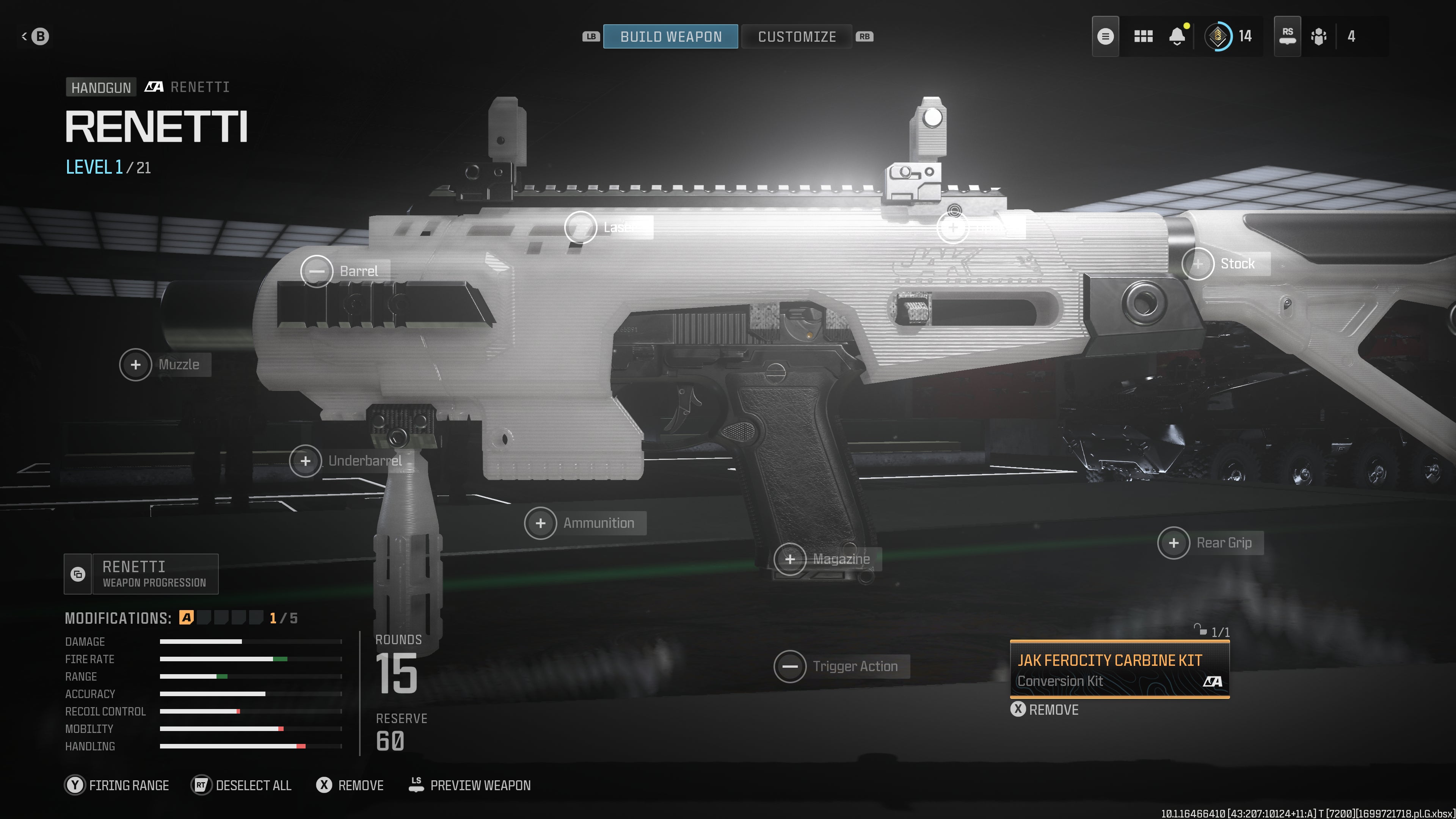The image size is (1456, 819).
Task: Open the Laser attachment slot
Action: (x=581, y=227)
